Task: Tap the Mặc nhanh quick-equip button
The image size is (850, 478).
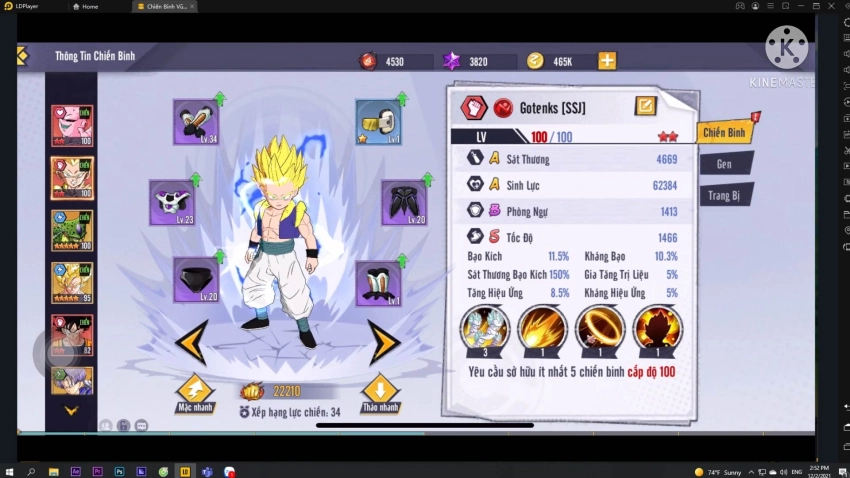Action: [195, 393]
